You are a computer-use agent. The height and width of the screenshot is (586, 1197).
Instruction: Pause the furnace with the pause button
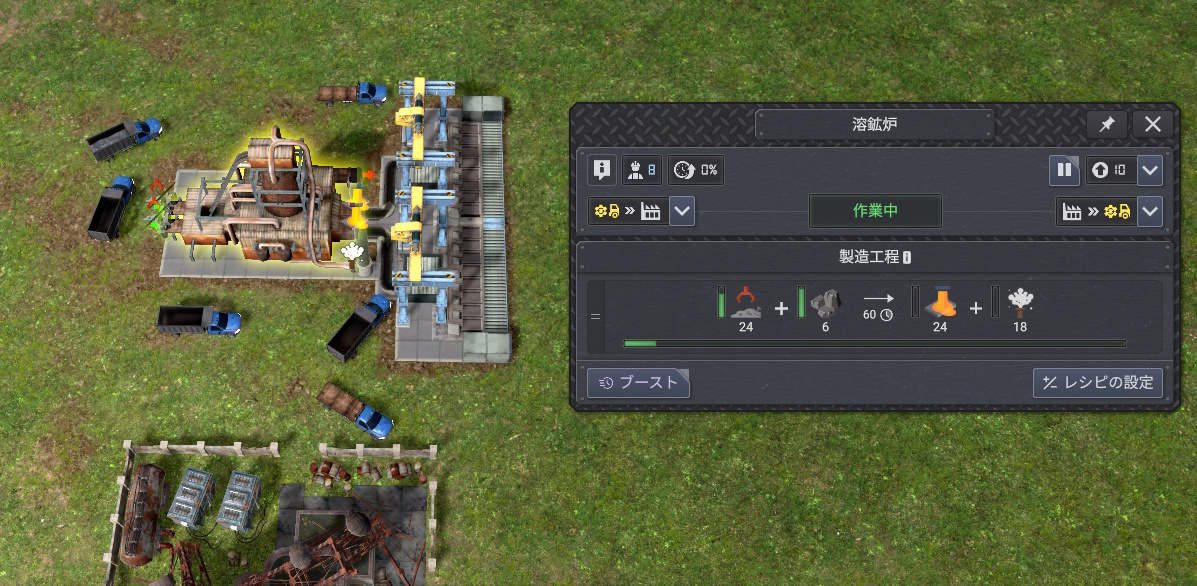tap(1064, 170)
